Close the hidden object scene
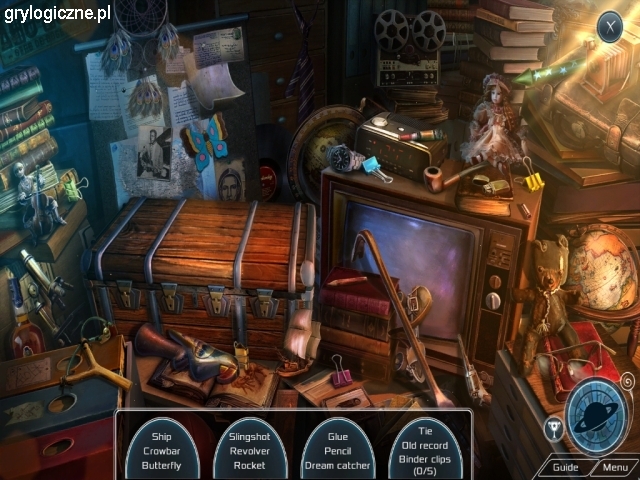This screenshot has height=480, width=640. pos(609,26)
